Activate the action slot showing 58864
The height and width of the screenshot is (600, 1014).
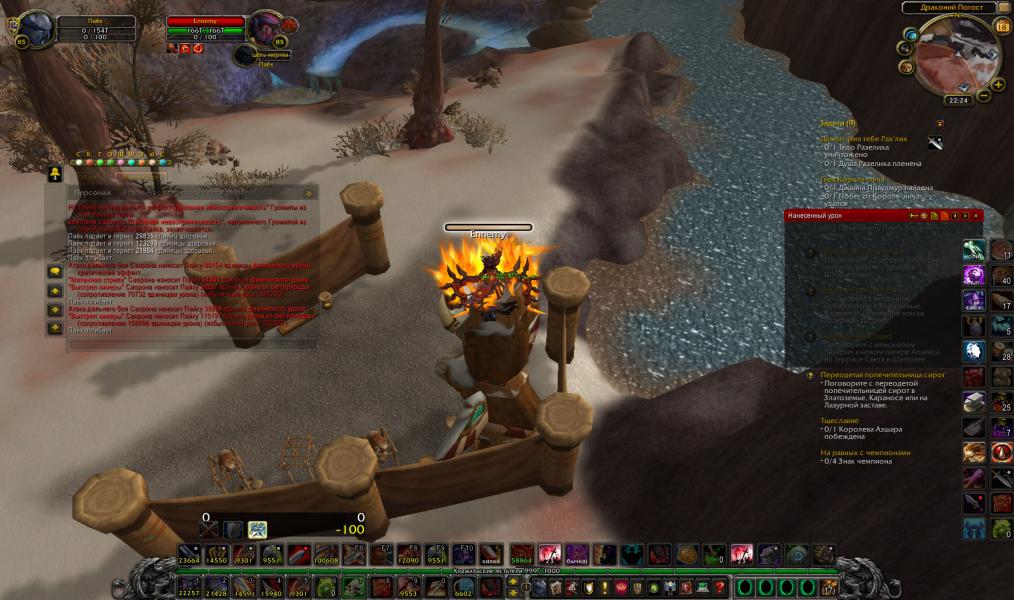pyautogui.click(x=522, y=554)
